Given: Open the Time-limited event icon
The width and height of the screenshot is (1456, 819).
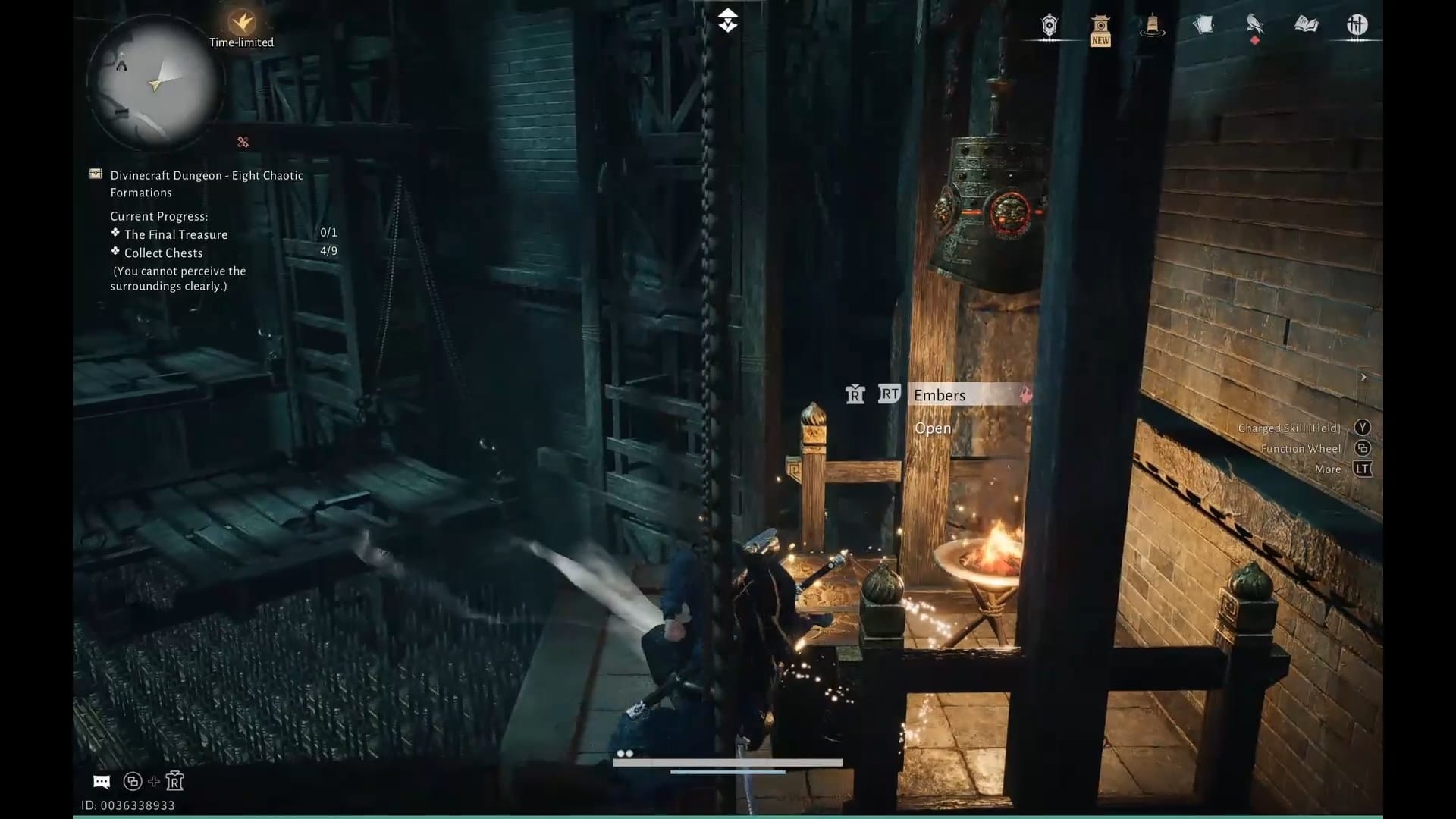Looking at the screenshot, I should tap(242, 24).
